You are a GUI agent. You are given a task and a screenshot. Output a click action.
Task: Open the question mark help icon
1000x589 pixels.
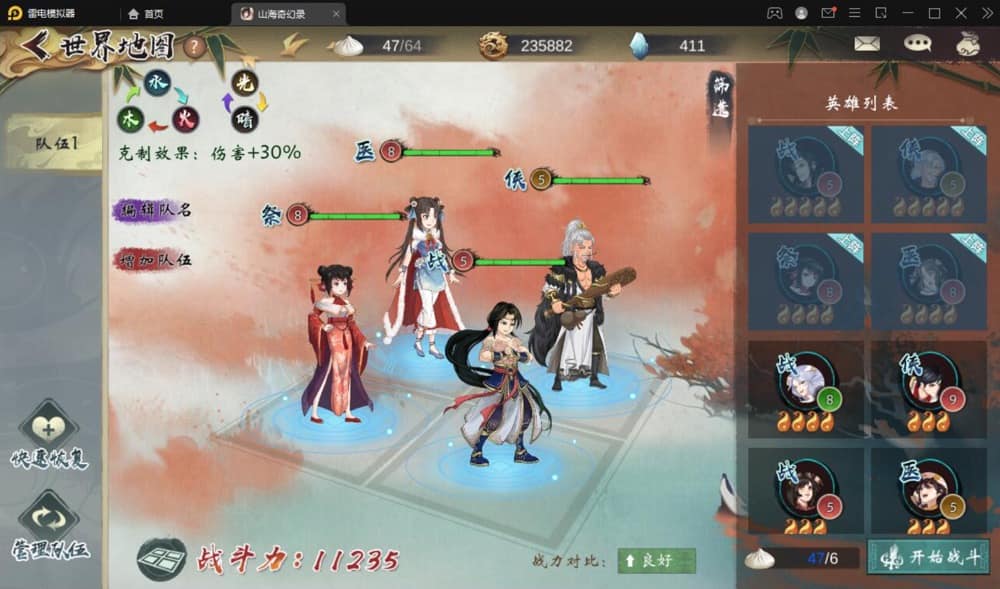tap(194, 46)
